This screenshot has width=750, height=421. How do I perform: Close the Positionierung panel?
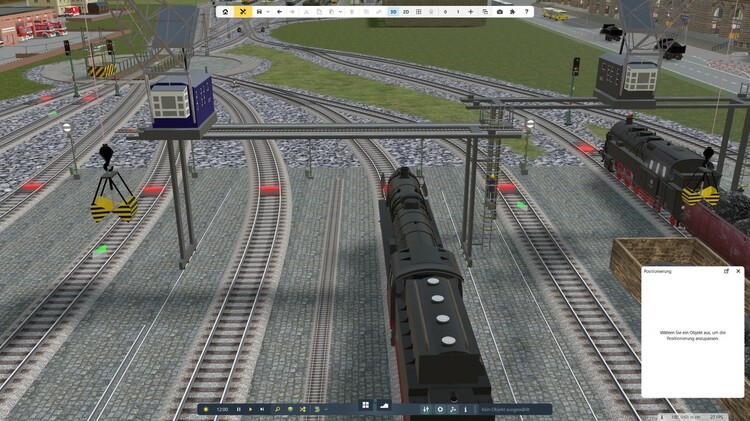pos(738,271)
